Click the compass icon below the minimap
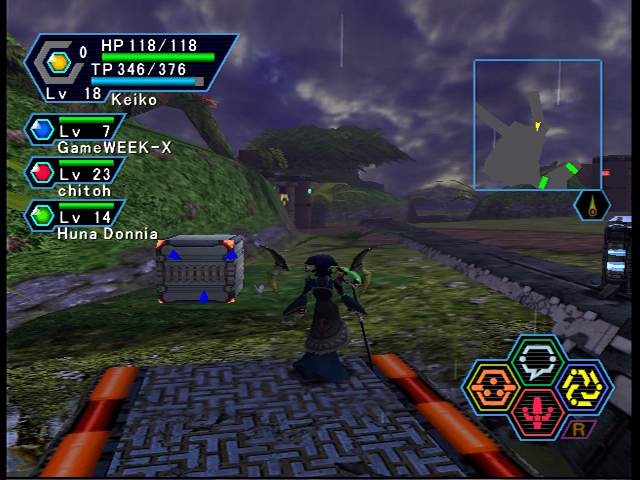The width and height of the screenshot is (640, 480). click(x=593, y=205)
